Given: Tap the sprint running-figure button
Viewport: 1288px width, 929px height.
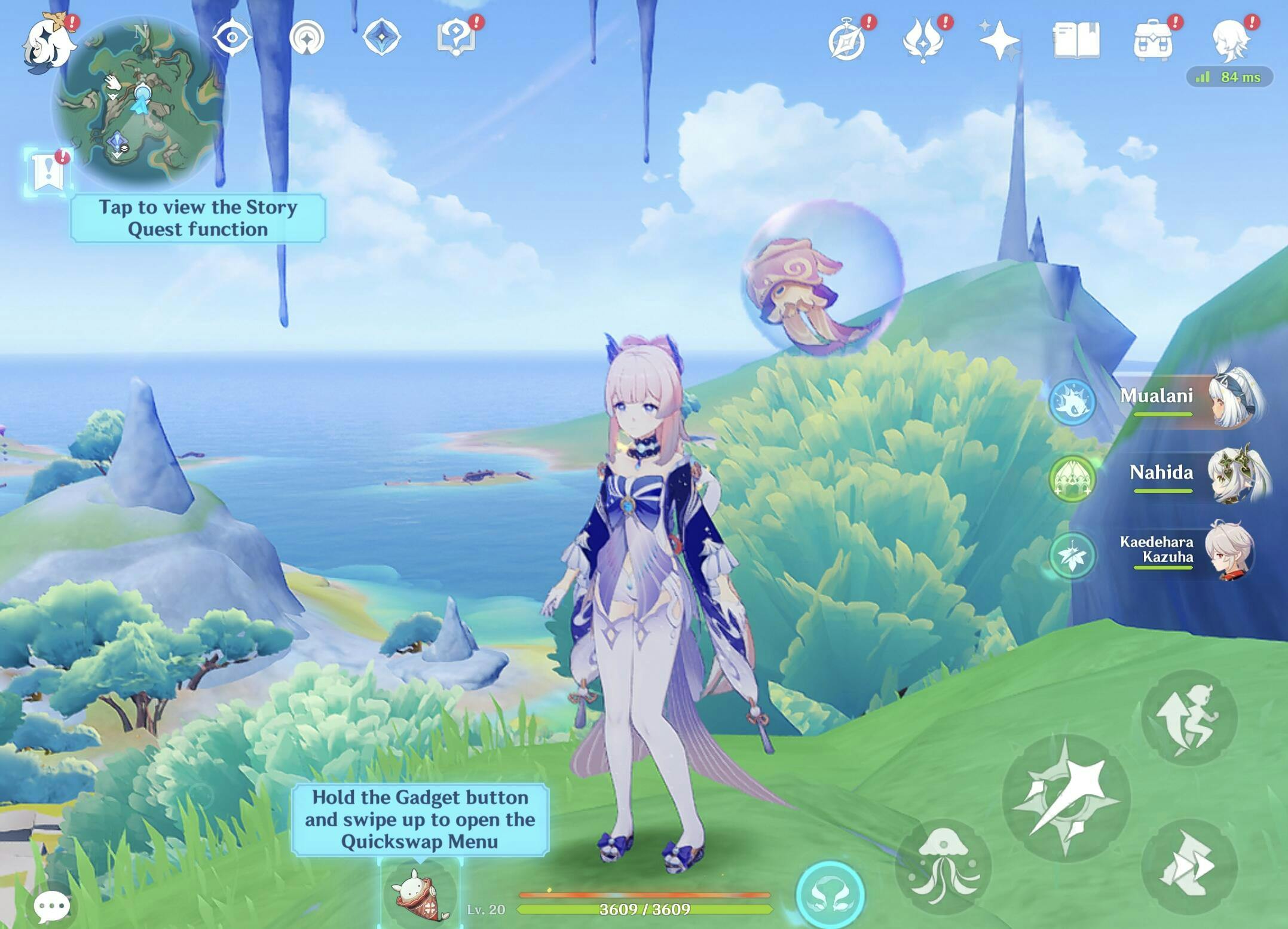Looking at the screenshot, I should pos(1188,718).
